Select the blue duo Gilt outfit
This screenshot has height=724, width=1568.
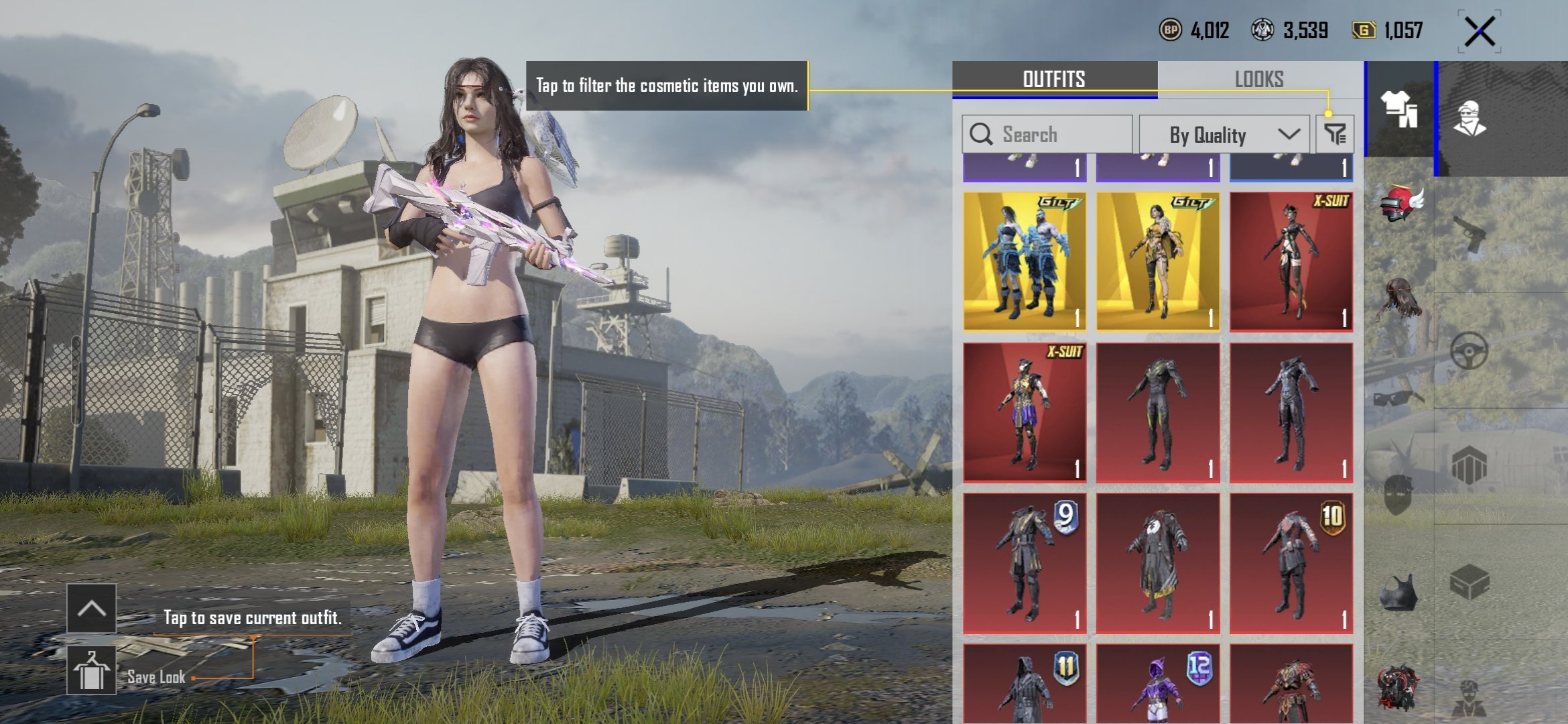(1025, 262)
